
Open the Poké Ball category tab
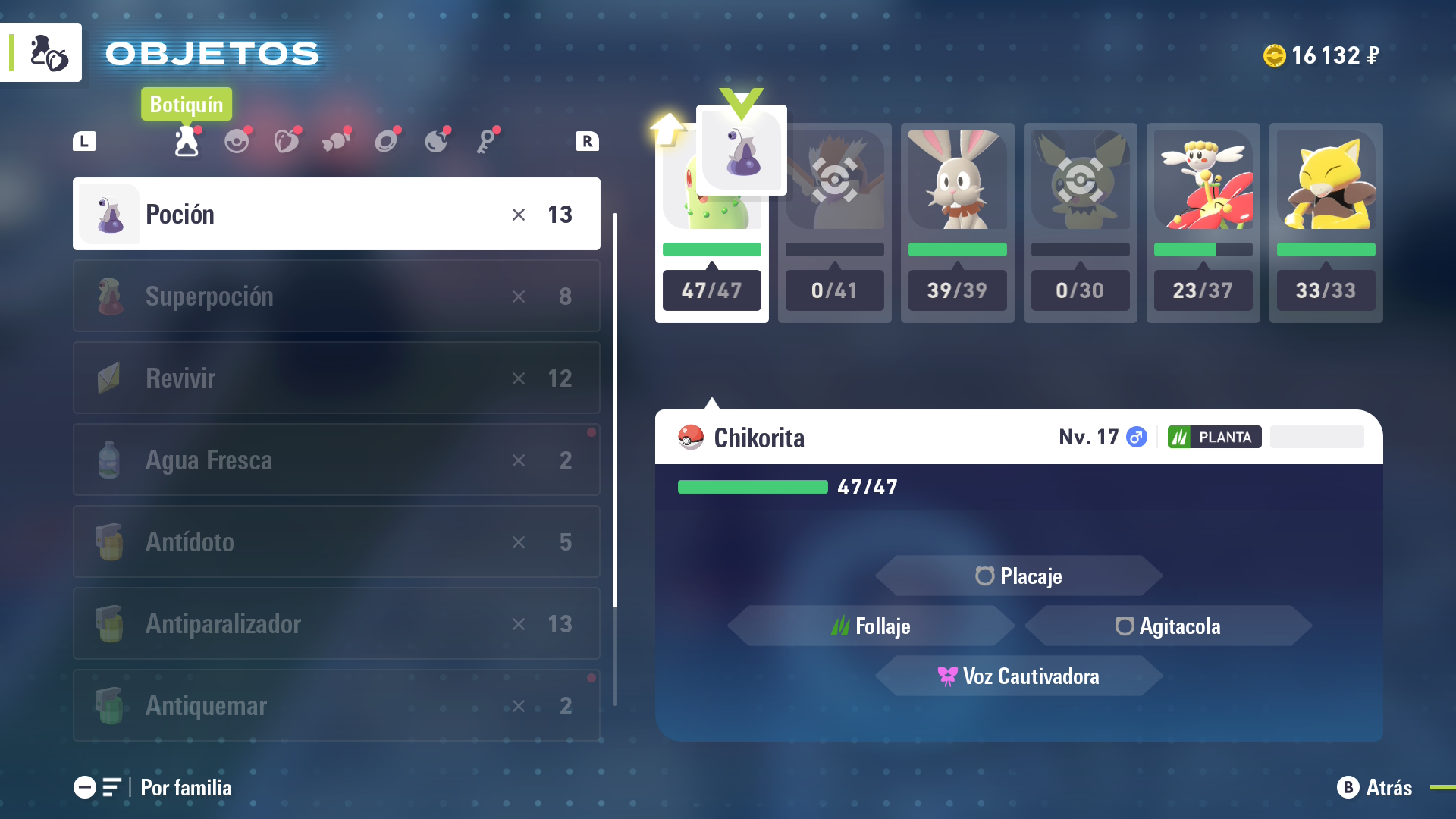pos(237,141)
